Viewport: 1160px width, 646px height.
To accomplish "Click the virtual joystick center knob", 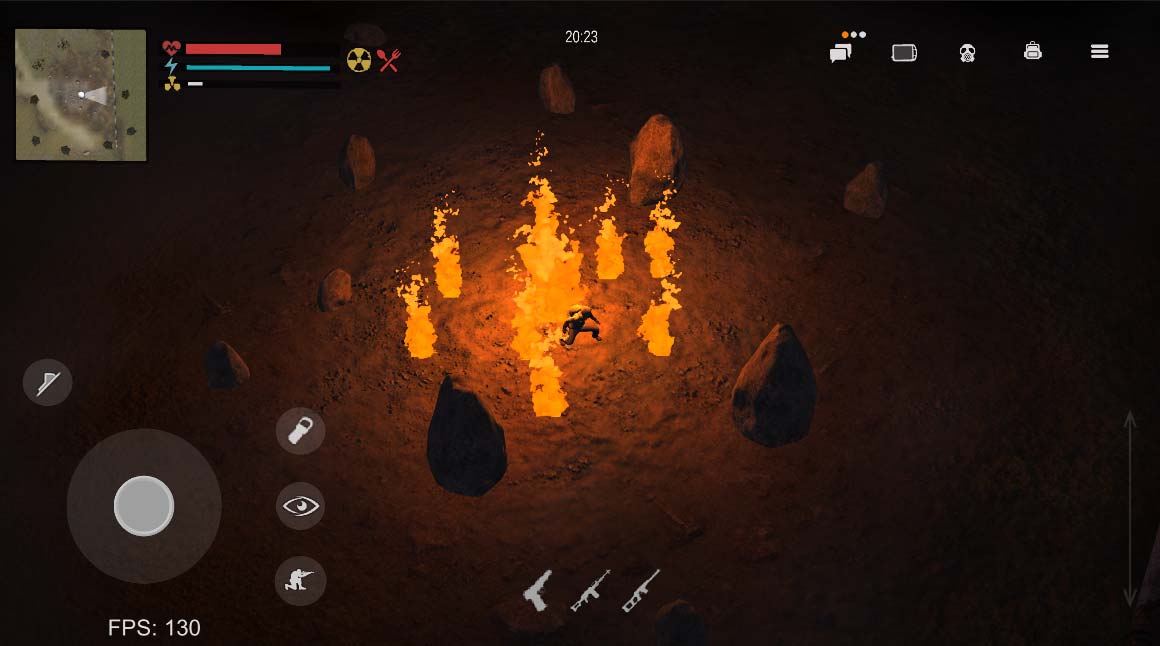I will (x=144, y=505).
